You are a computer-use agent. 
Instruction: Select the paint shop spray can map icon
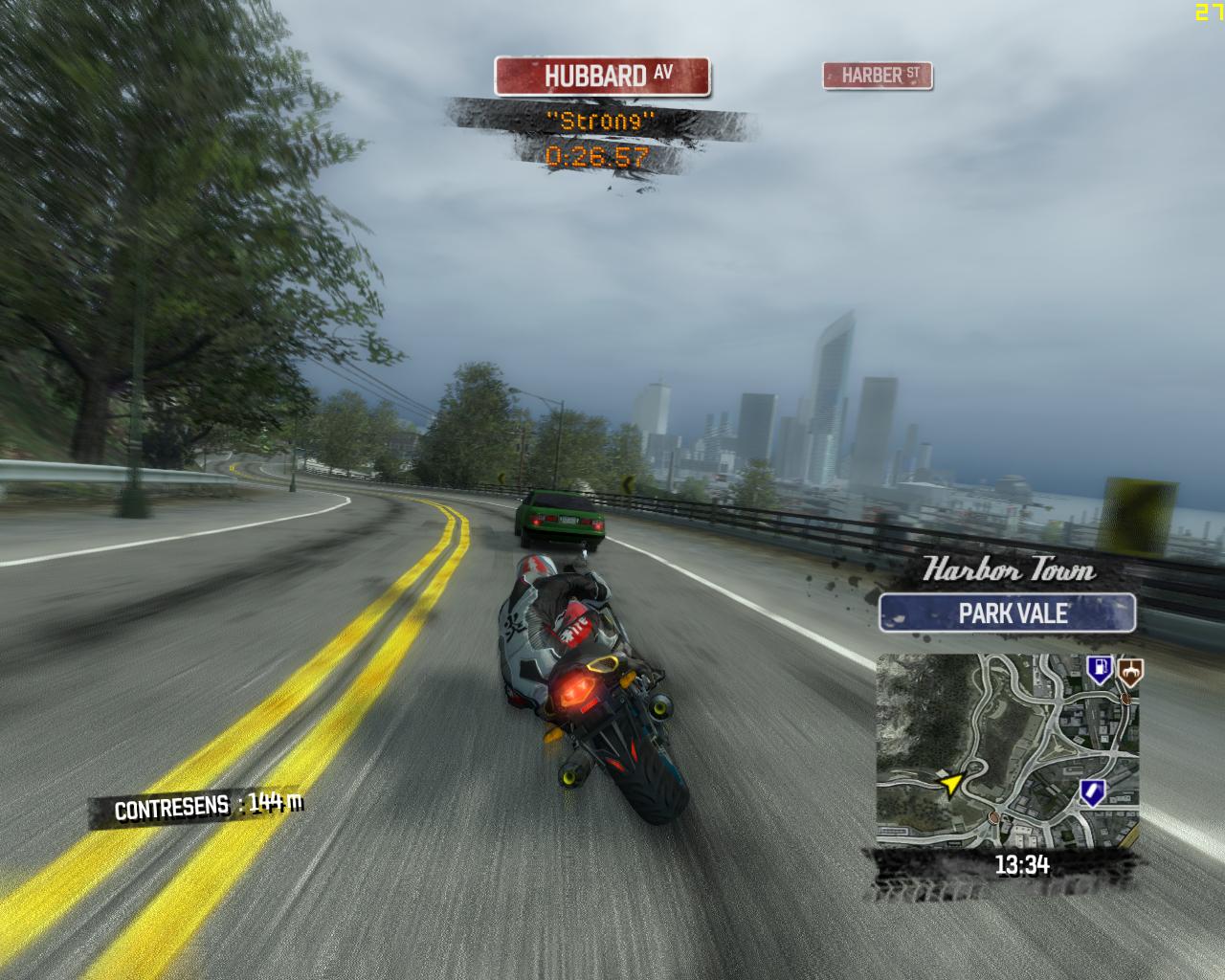tap(1092, 791)
